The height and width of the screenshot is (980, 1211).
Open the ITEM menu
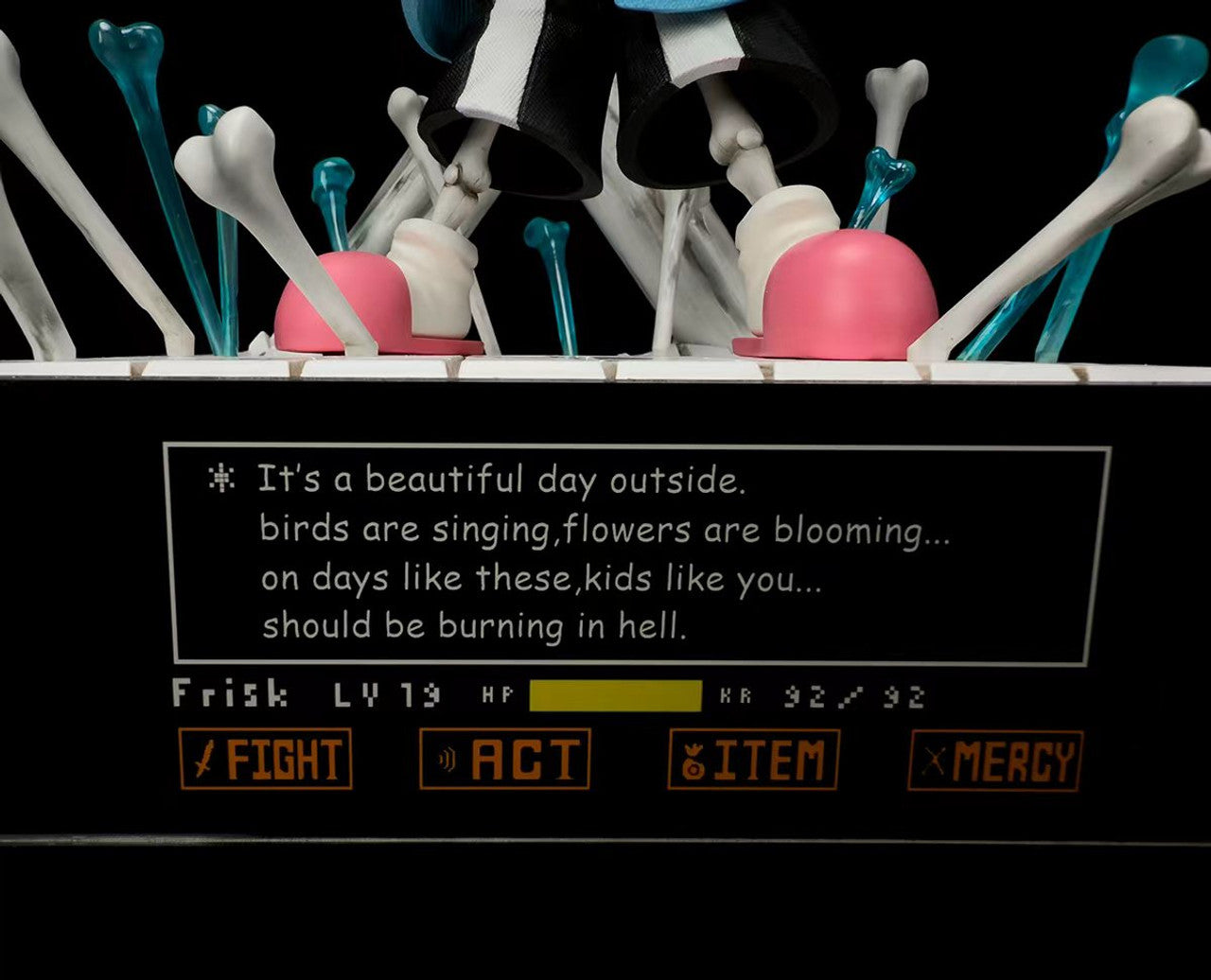tap(753, 760)
